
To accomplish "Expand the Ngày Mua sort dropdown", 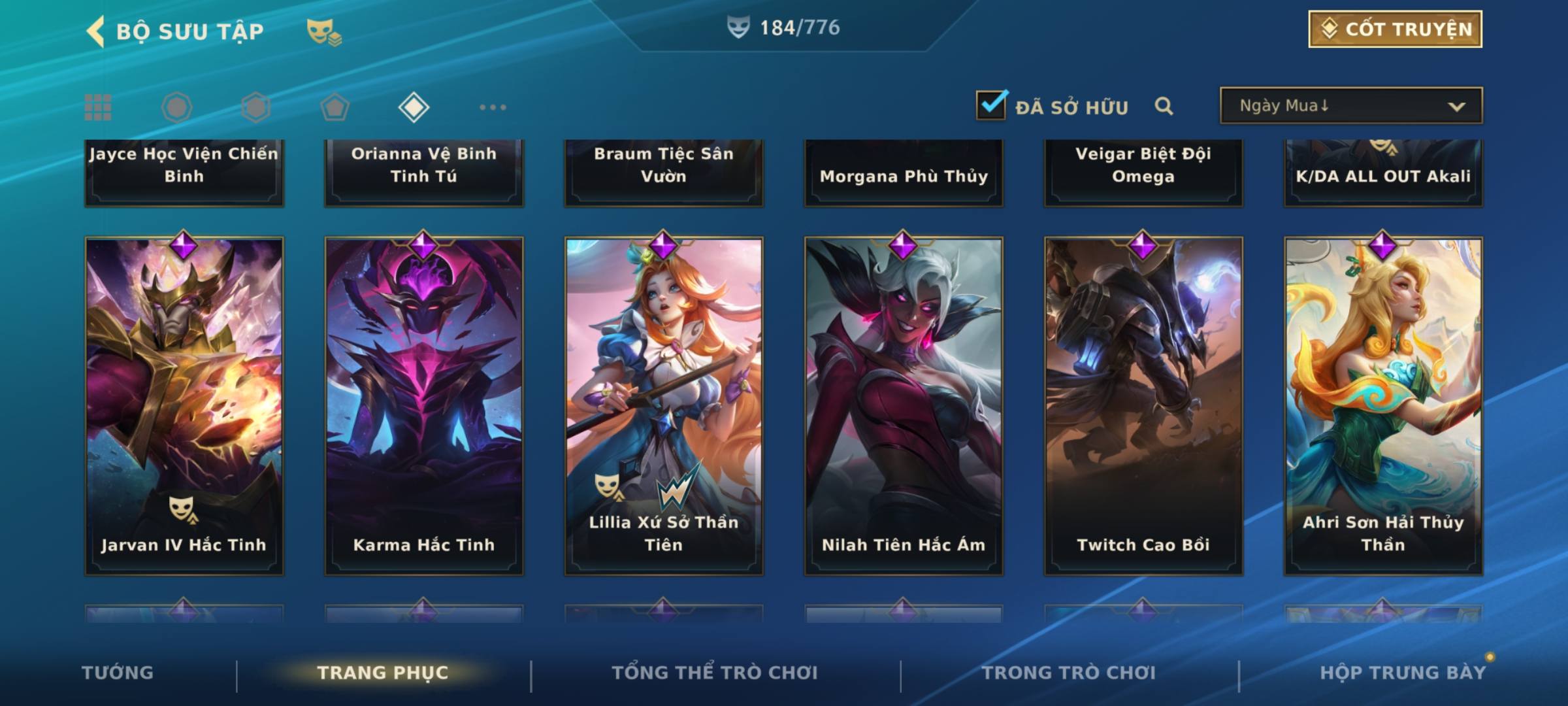I will [x=1350, y=106].
